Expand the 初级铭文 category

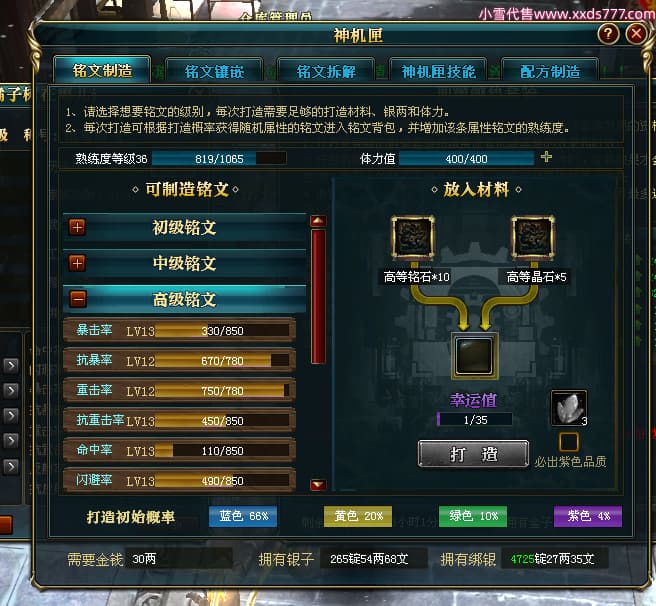point(78,227)
